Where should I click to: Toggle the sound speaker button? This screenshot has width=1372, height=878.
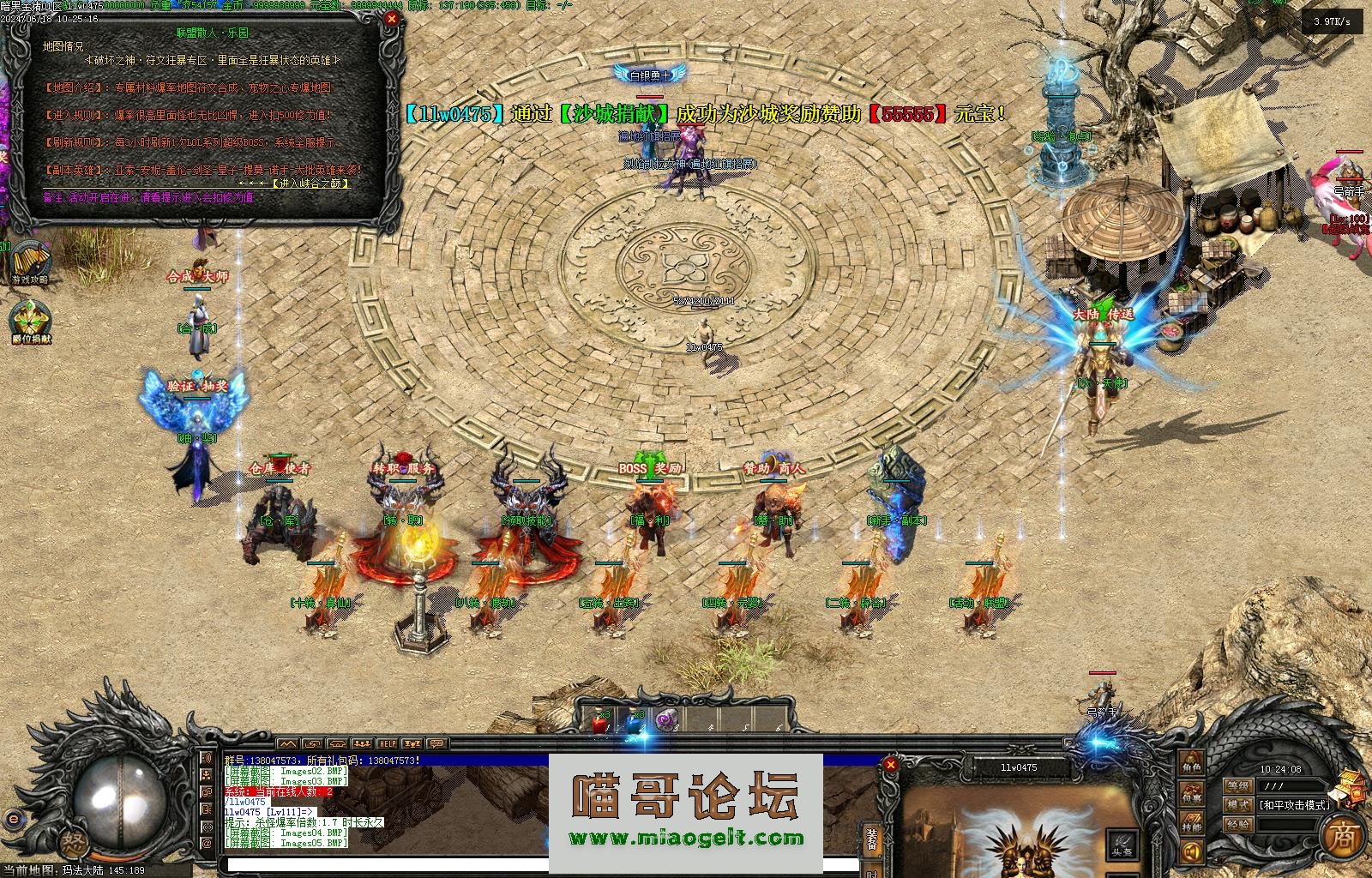point(1191,852)
